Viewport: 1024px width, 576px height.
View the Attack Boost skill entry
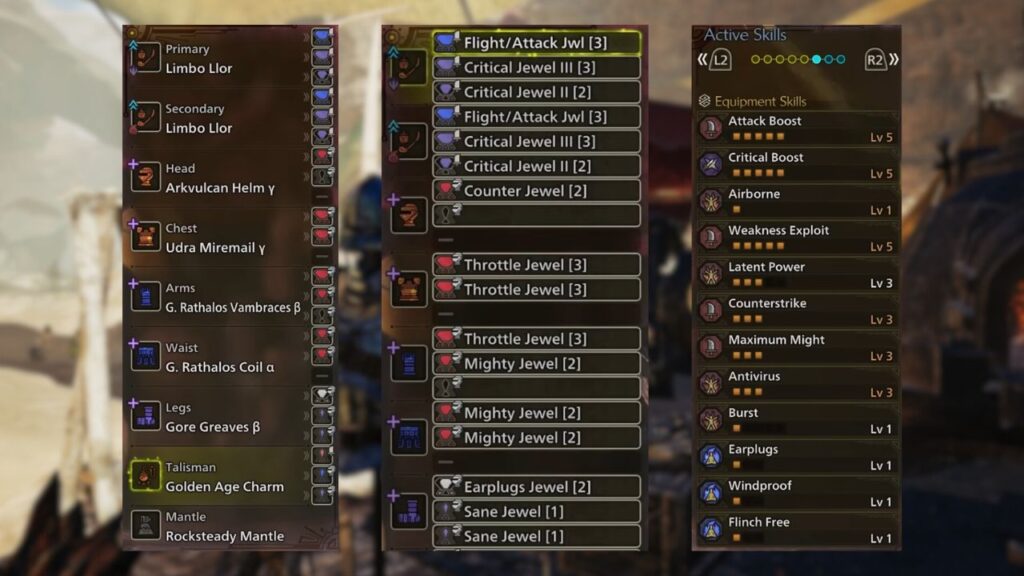click(x=797, y=129)
